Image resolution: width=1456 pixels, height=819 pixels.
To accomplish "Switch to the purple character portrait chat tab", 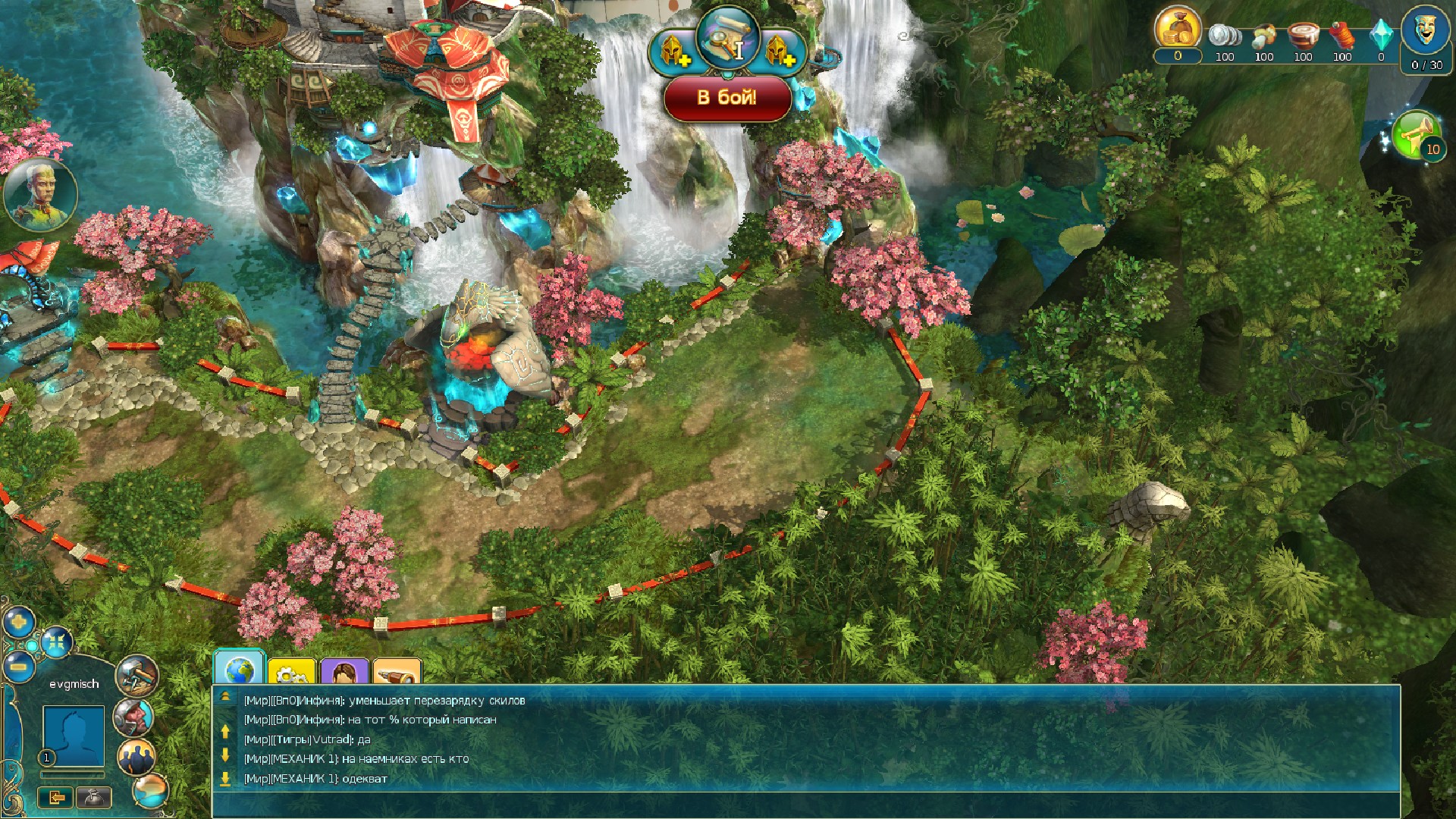I will (x=344, y=672).
